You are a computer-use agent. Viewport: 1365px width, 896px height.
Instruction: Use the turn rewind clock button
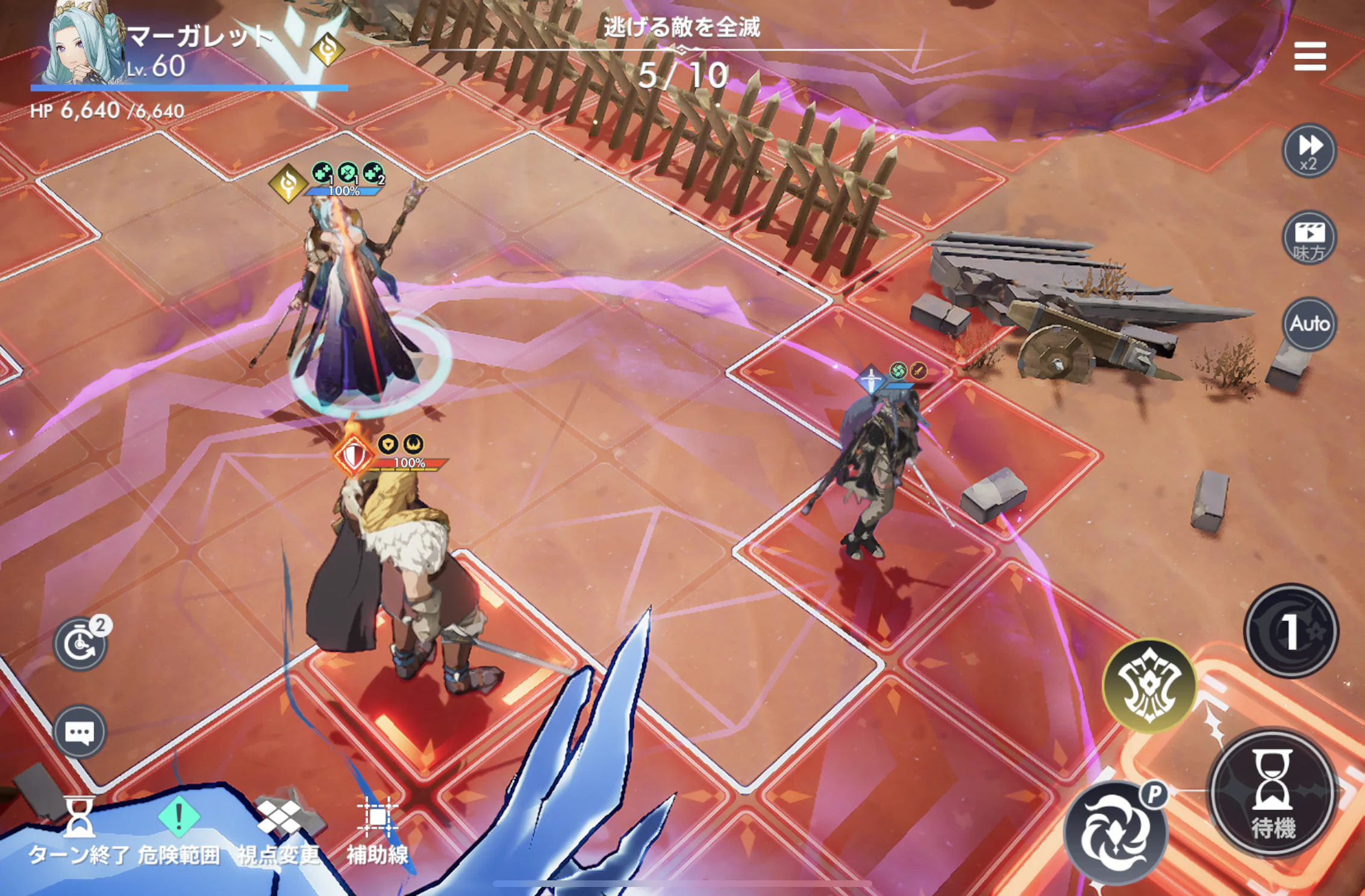click(80, 643)
